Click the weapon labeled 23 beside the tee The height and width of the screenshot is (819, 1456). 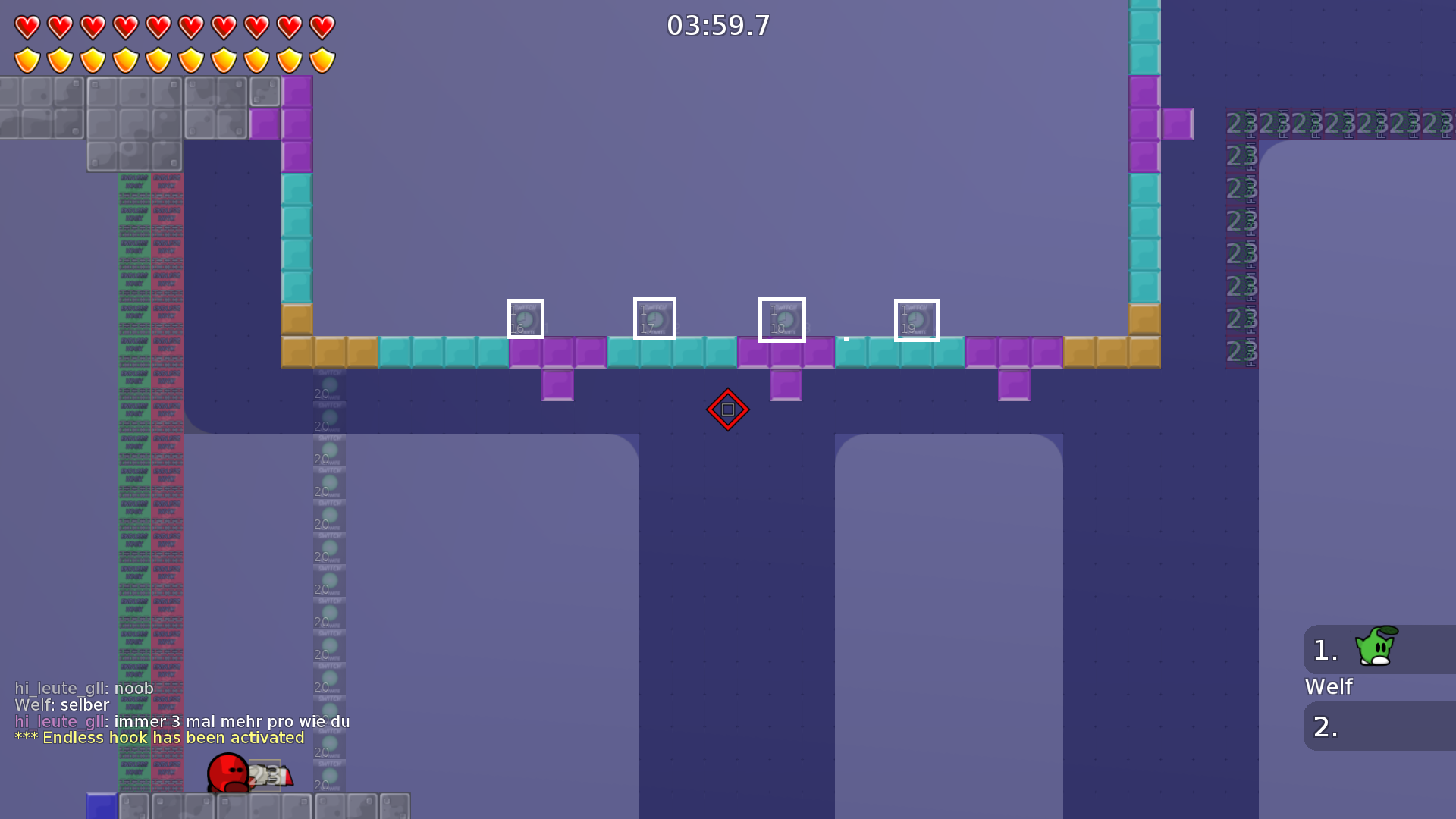click(x=264, y=775)
